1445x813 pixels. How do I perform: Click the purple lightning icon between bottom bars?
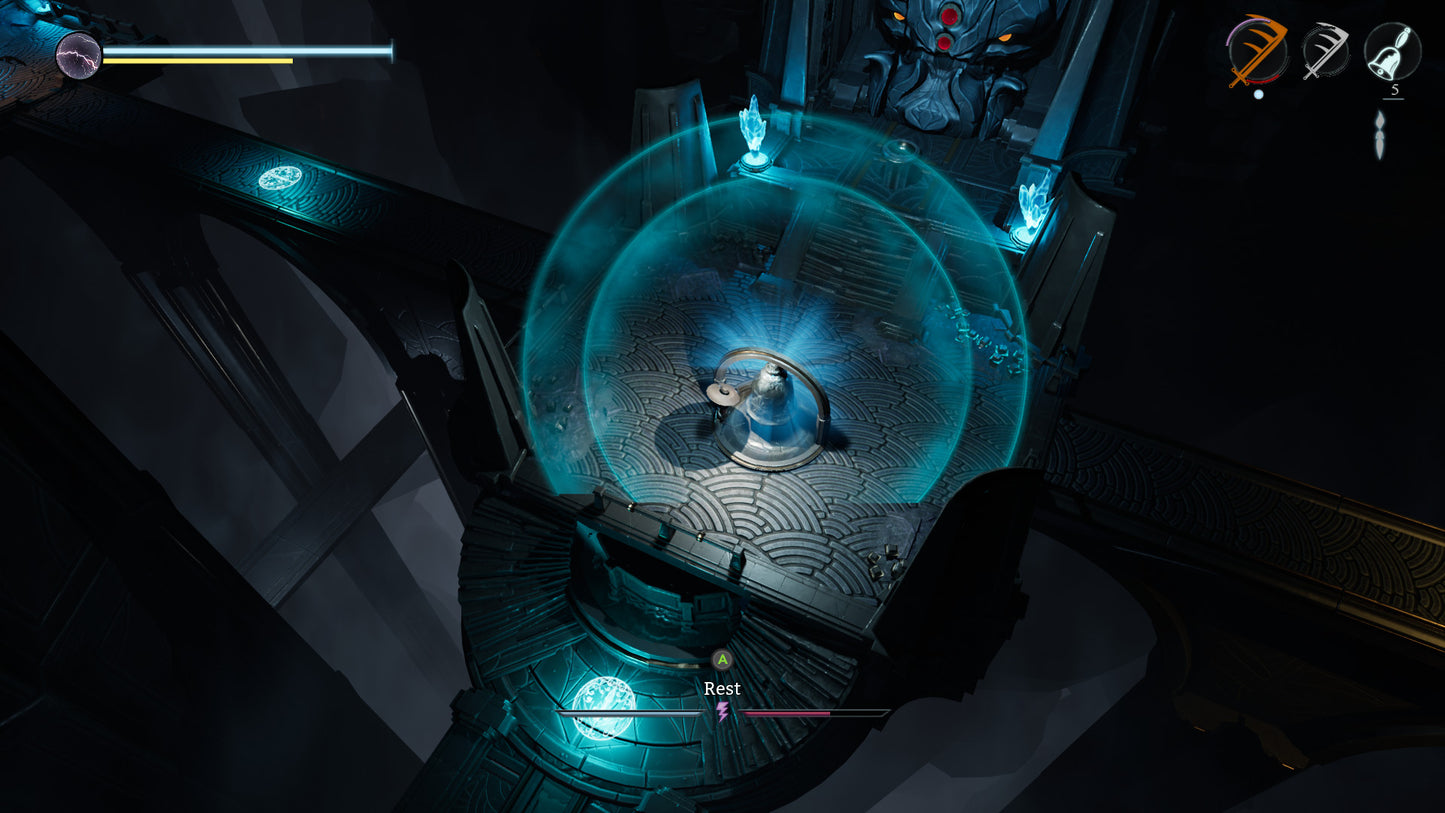coord(722,713)
